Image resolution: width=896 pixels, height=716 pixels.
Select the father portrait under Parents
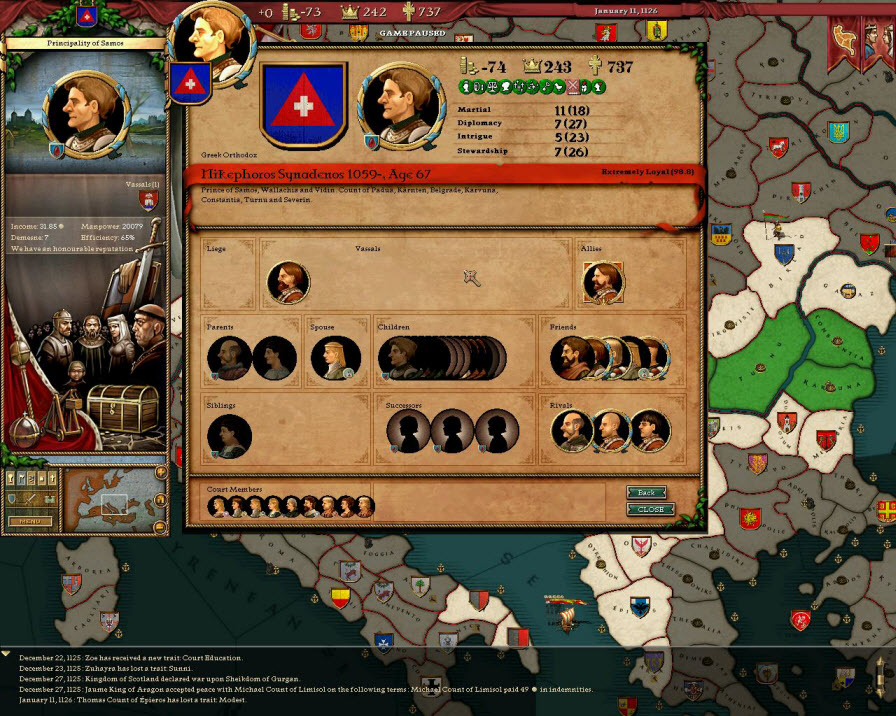pos(229,358)
